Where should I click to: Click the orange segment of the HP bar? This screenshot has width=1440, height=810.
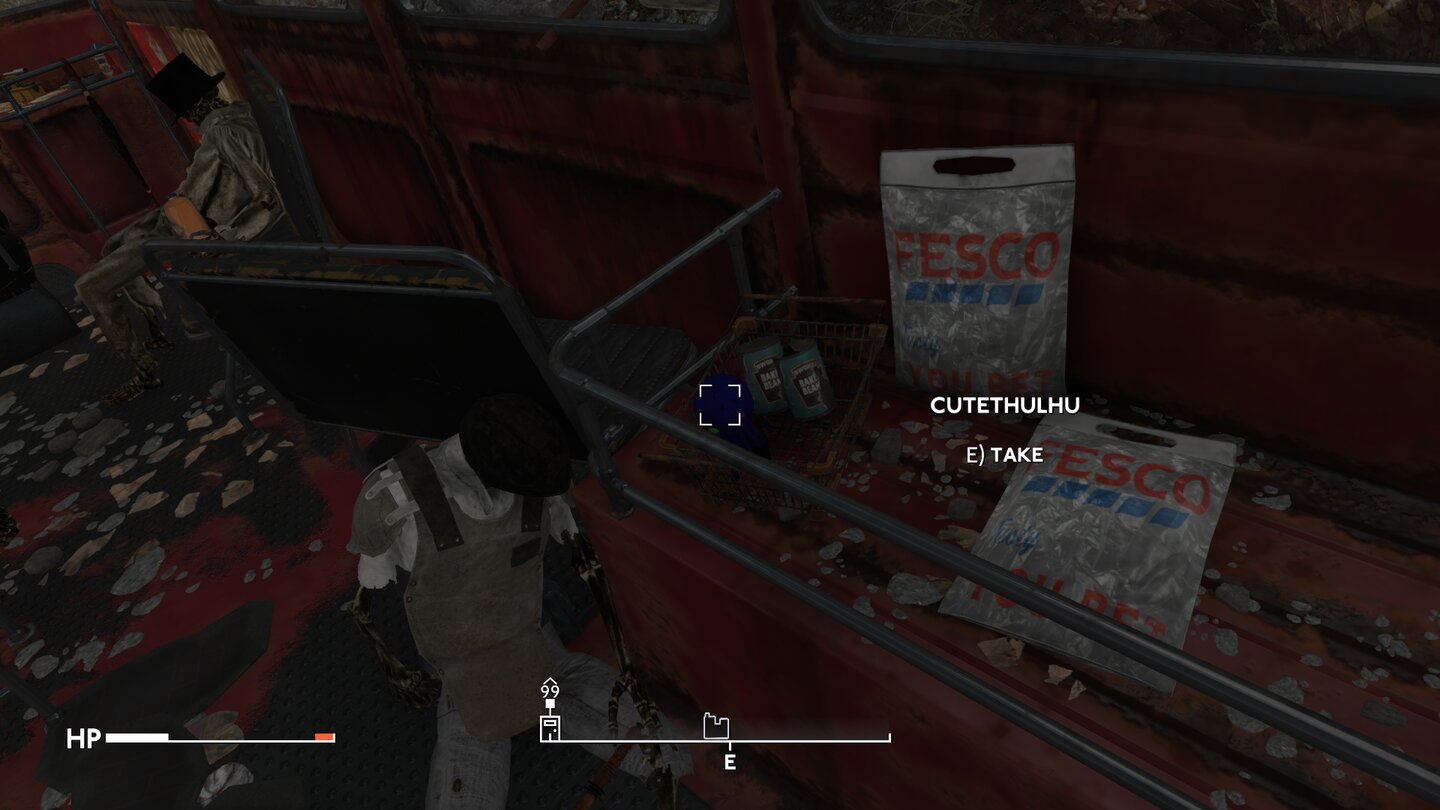(322, 738)
